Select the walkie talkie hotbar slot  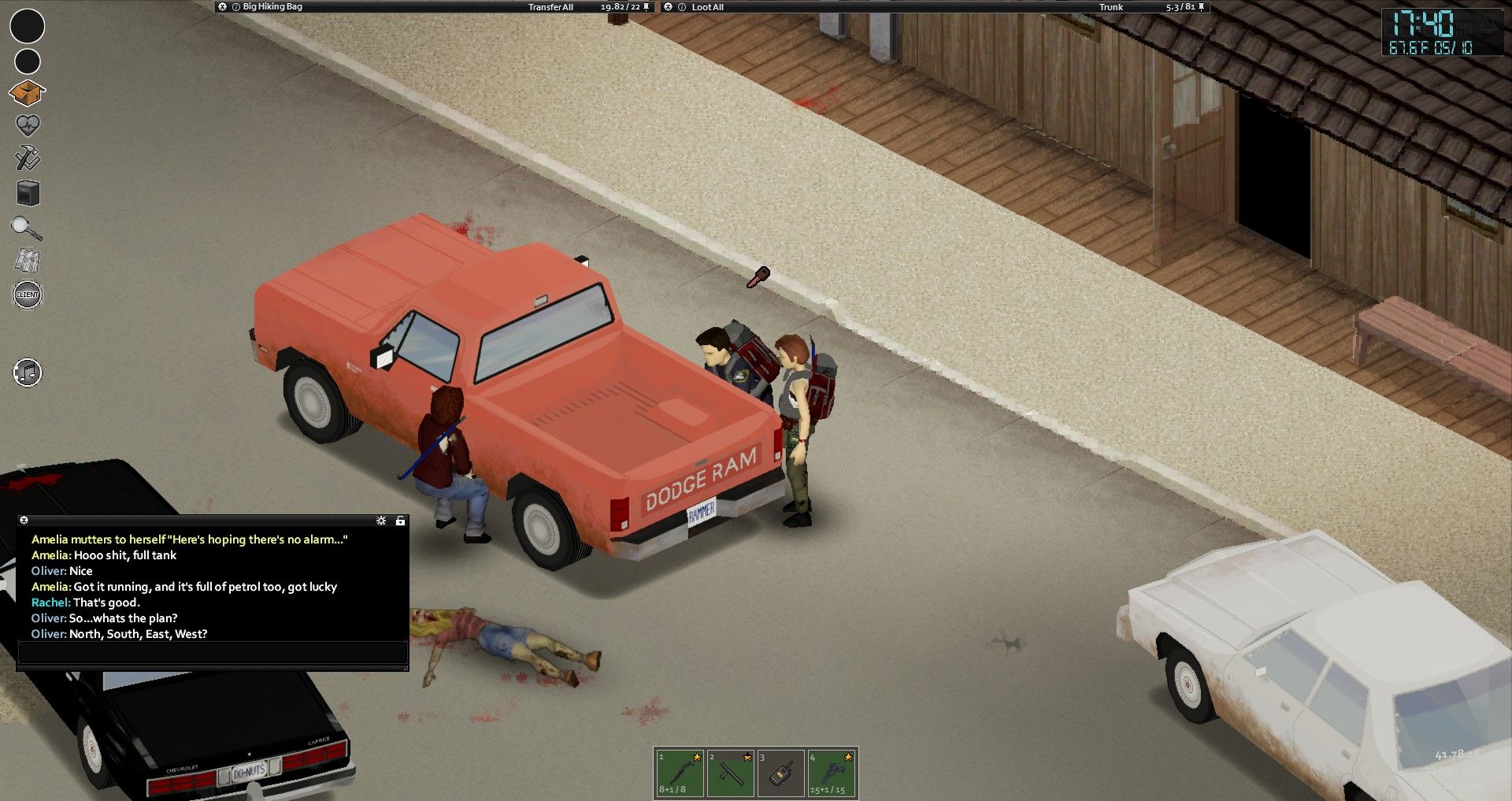pyautogui.click(x=780, y=773)
